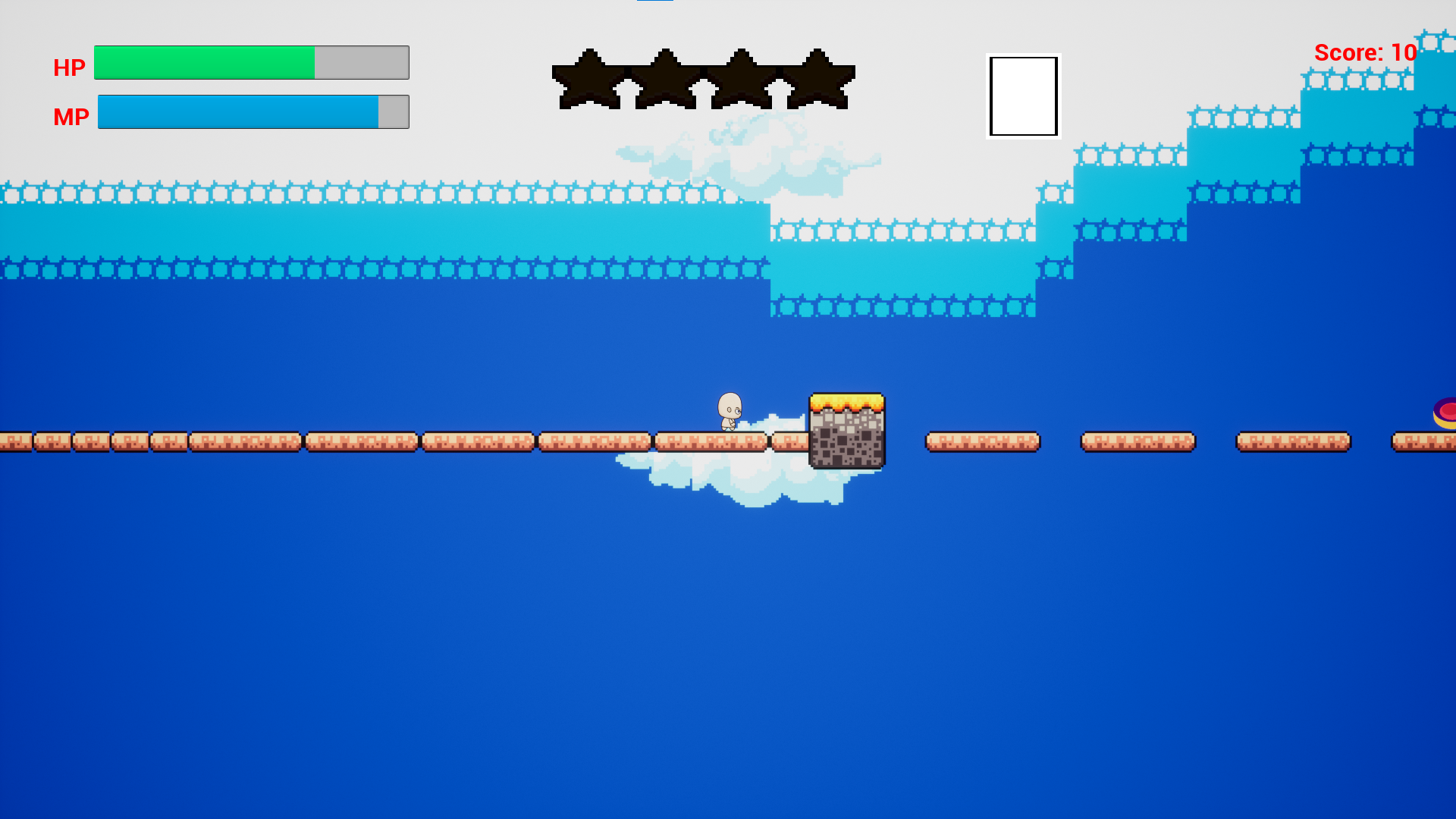Click the HP label text
Screen dimensions: 1456x819
69,67
